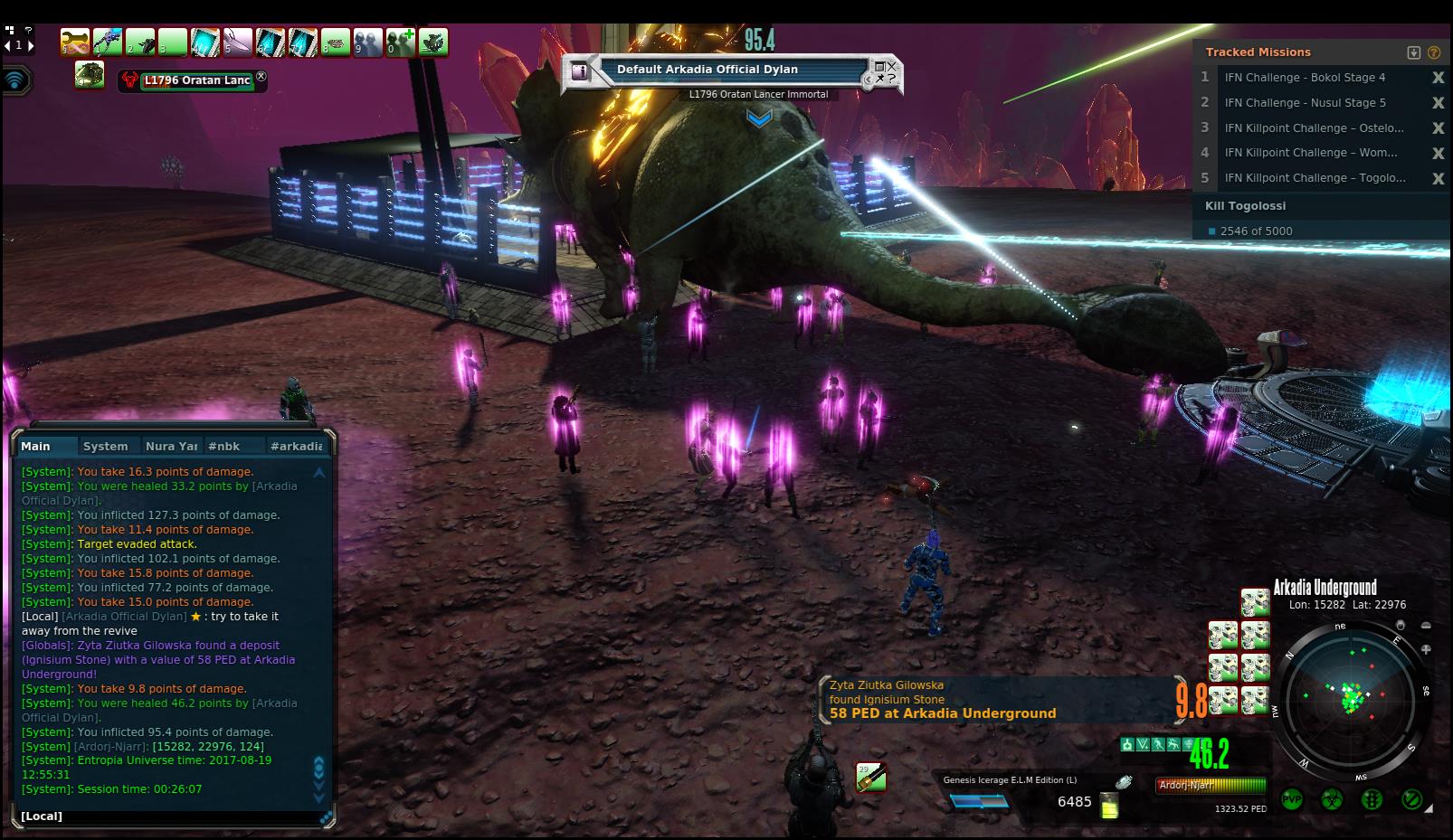Stop tracking IFN Challenge - Bokol Stage 4
Screen dimensions: 1453x840
1438,78
